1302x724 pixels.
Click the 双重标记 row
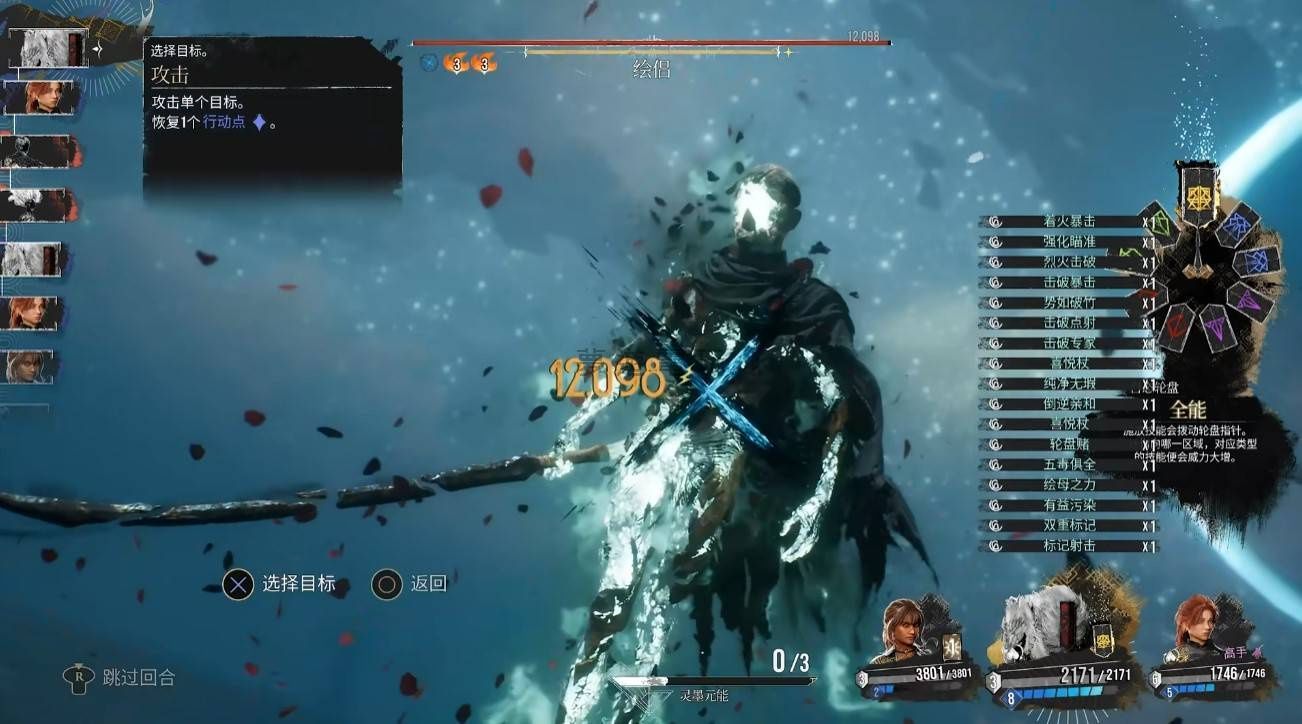tap(1068, 526)
